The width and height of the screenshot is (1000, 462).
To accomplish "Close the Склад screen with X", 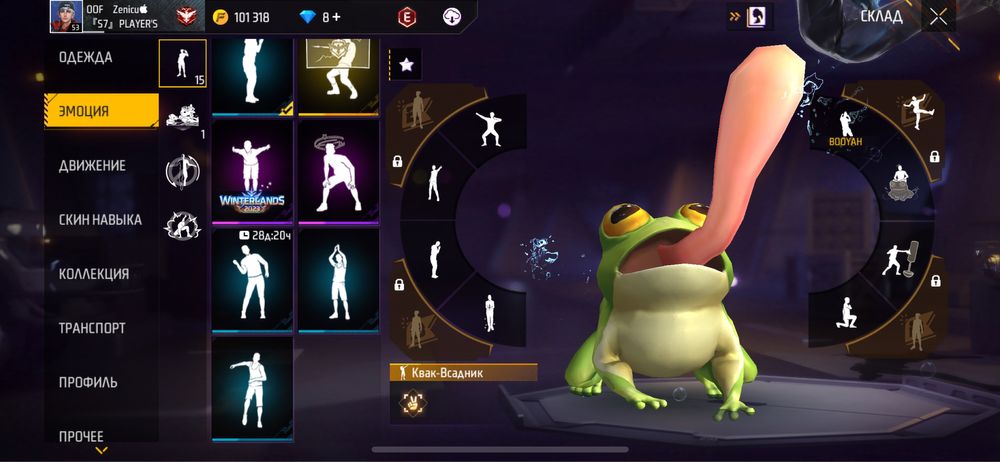I will point(937,16).
